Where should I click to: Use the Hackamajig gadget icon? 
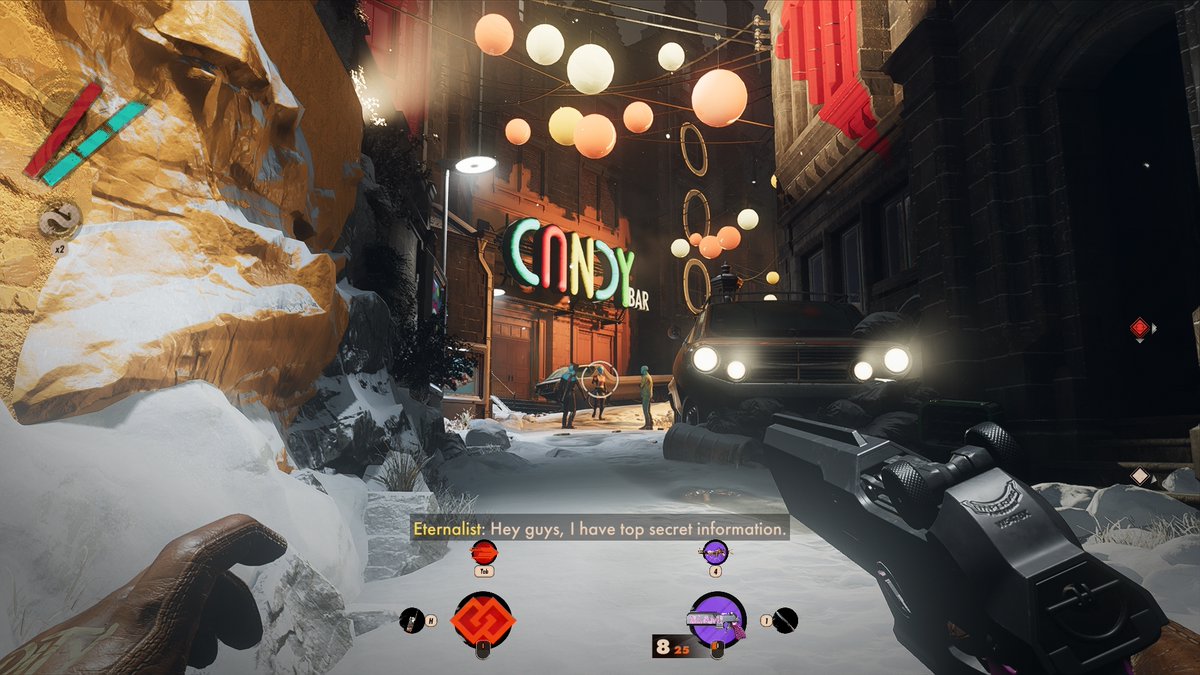[x=411, y=620]
